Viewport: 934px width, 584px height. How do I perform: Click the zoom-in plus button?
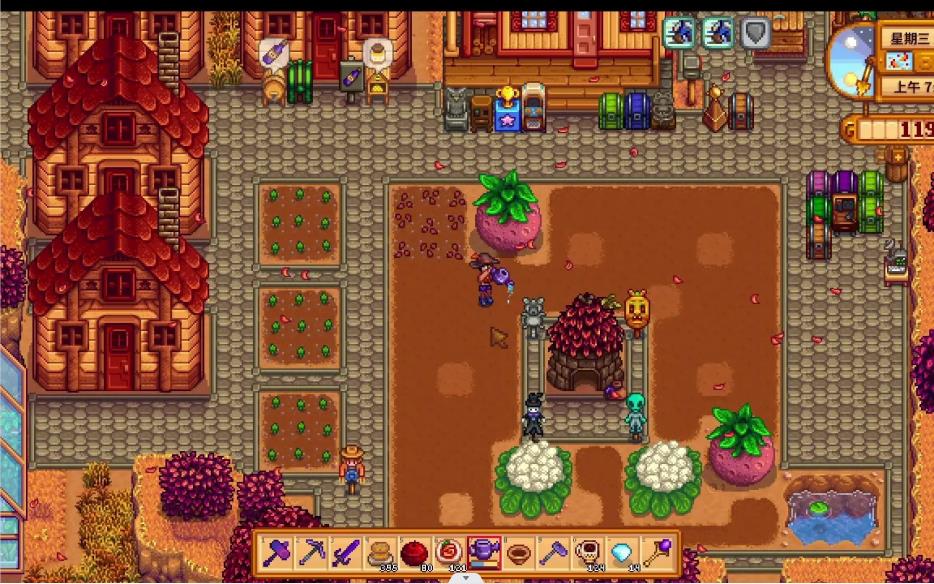pyautogui.click(x=897, y=157)
